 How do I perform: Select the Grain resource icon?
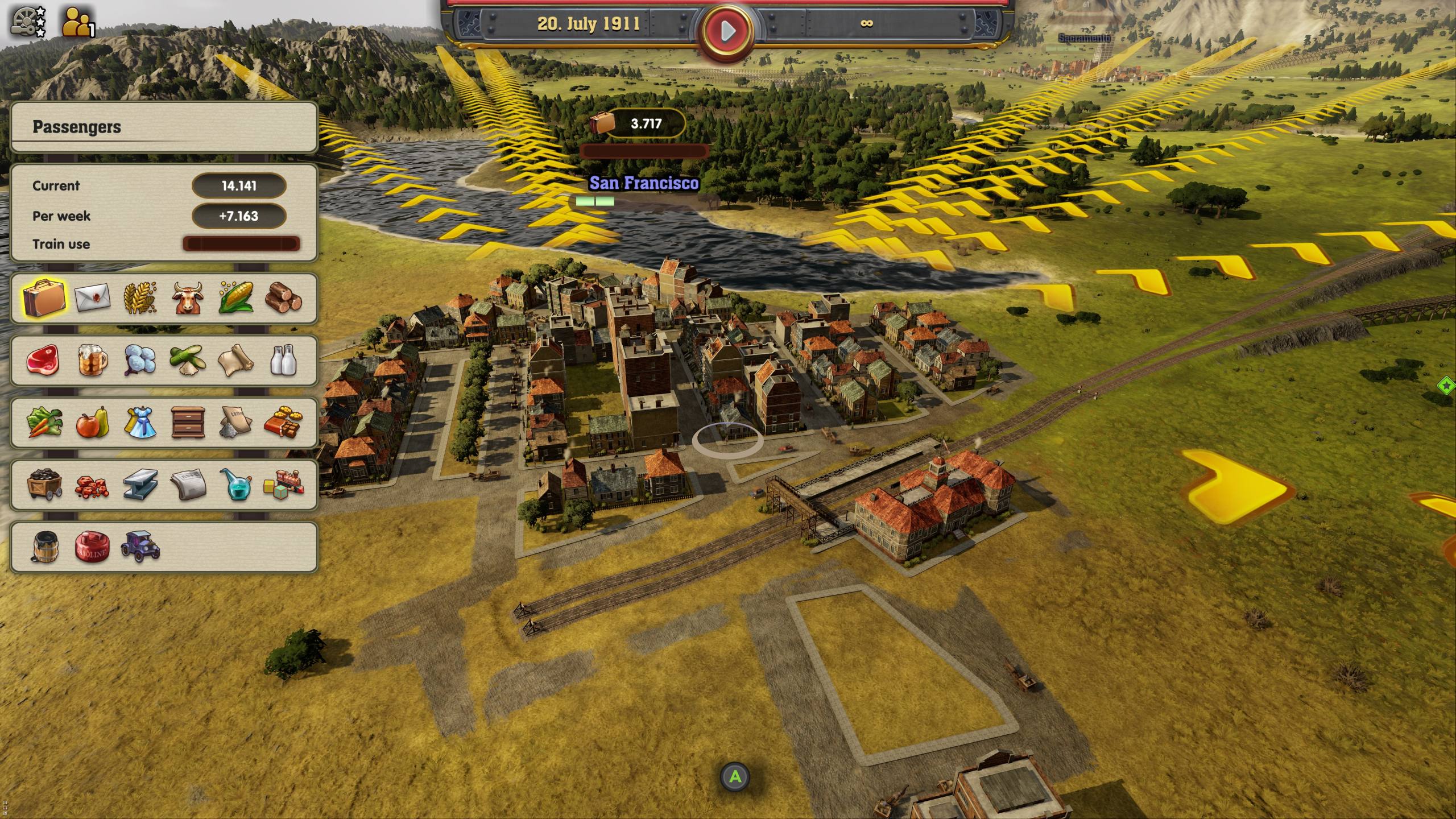tap(140, 298)
